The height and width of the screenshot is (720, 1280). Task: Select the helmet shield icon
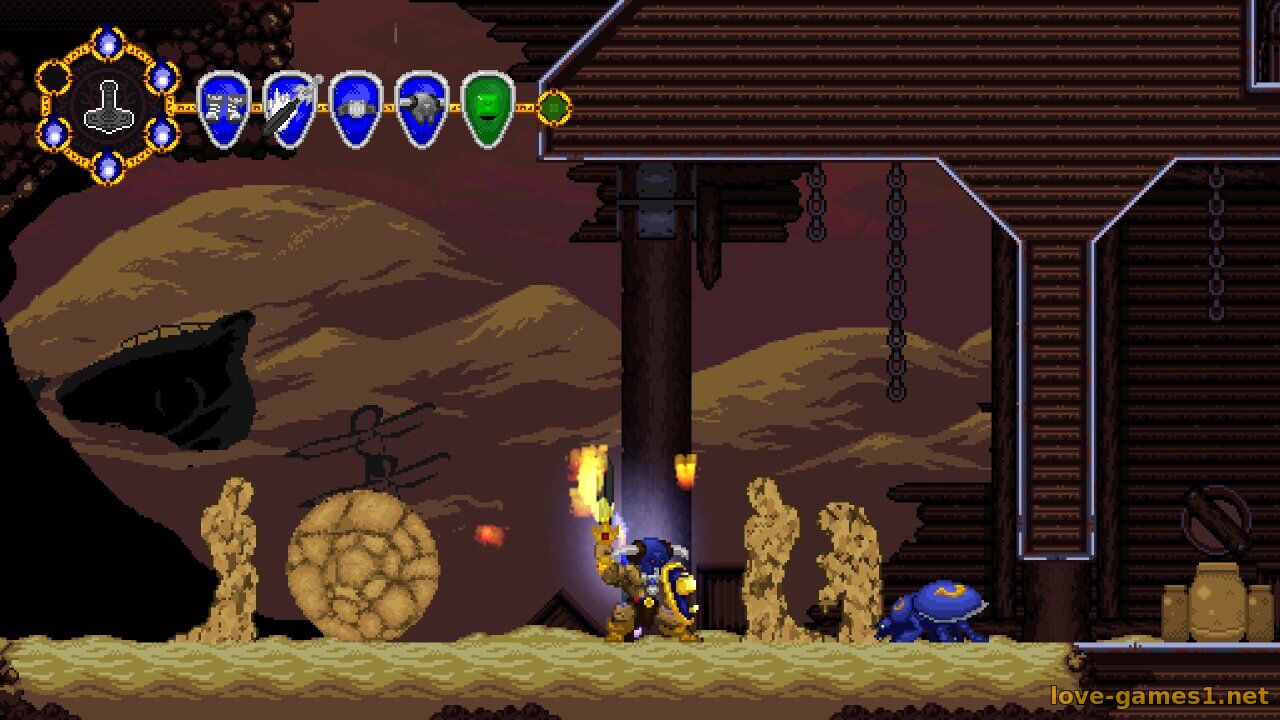[x=421, y=108]
